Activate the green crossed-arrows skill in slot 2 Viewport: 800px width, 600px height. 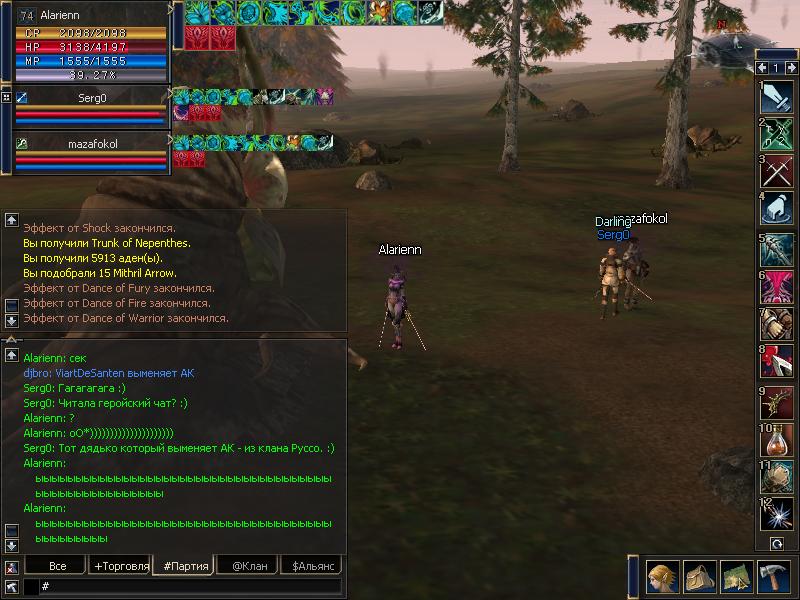point(776,135)
